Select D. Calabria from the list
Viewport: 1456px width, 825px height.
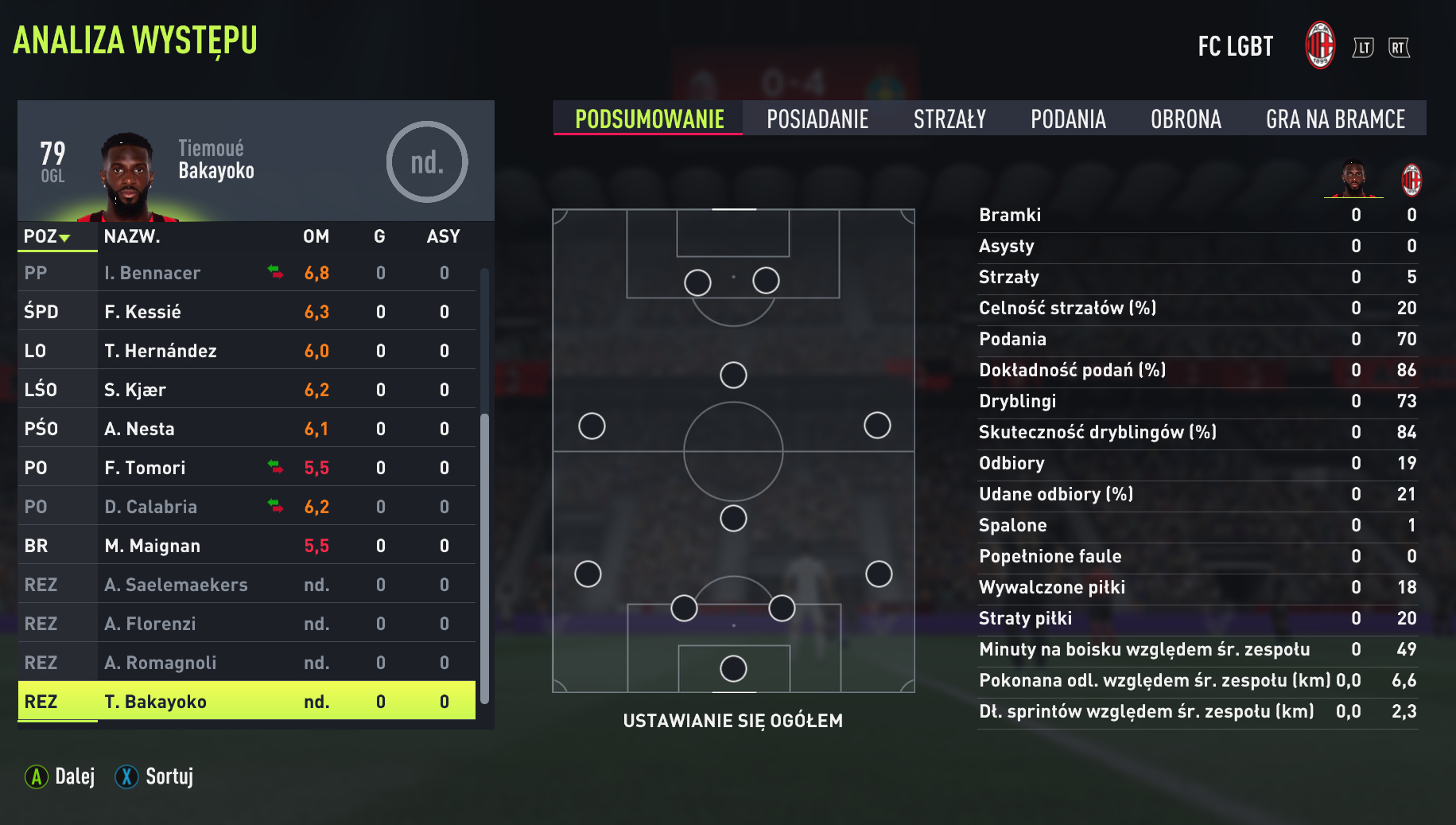pos(247,507)
